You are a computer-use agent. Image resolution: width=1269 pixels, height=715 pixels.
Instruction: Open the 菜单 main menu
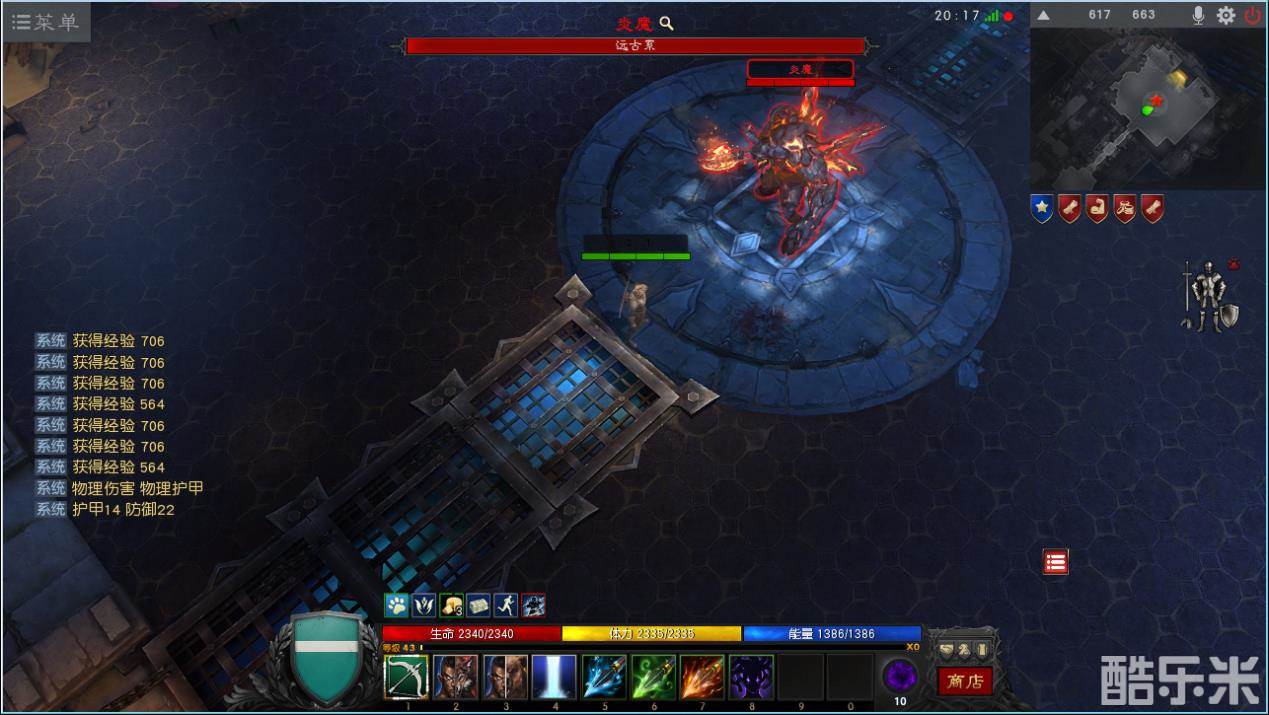click(46, 22)
